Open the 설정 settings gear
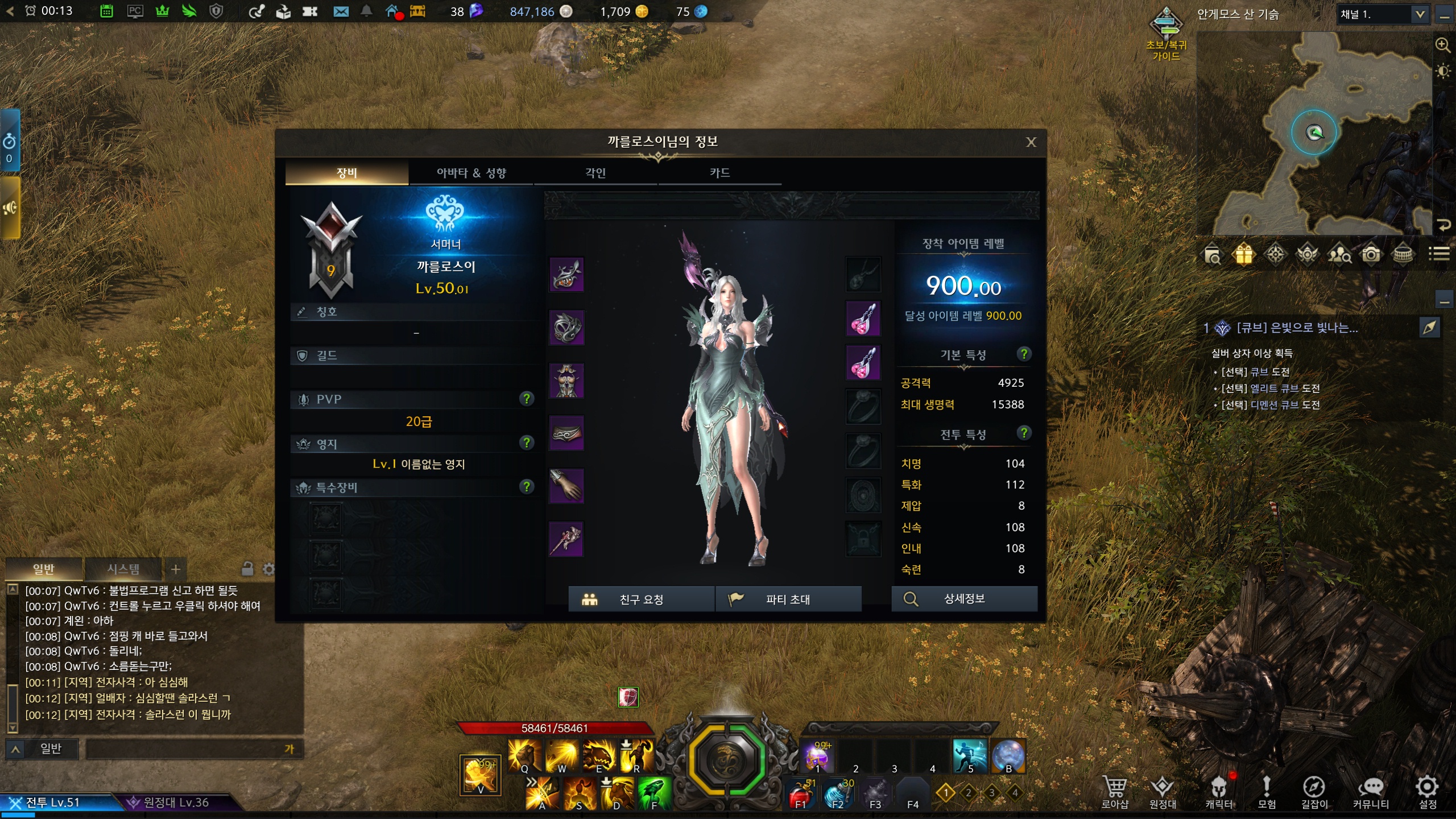Viewport: 1456px width, 819px height. [1427, 792]
